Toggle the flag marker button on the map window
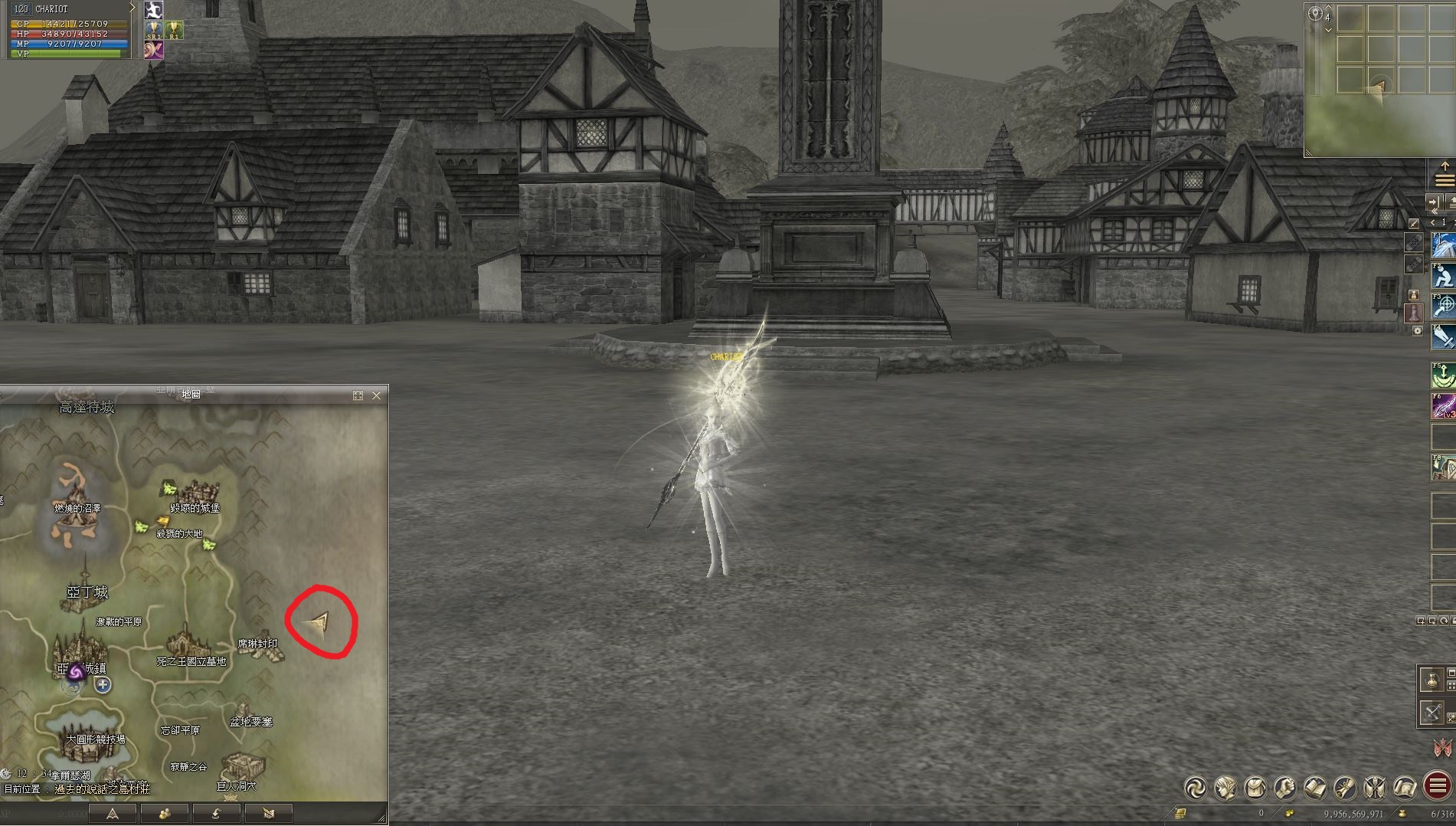Screen dimensions: 1456x826 [x=269, y=815]
